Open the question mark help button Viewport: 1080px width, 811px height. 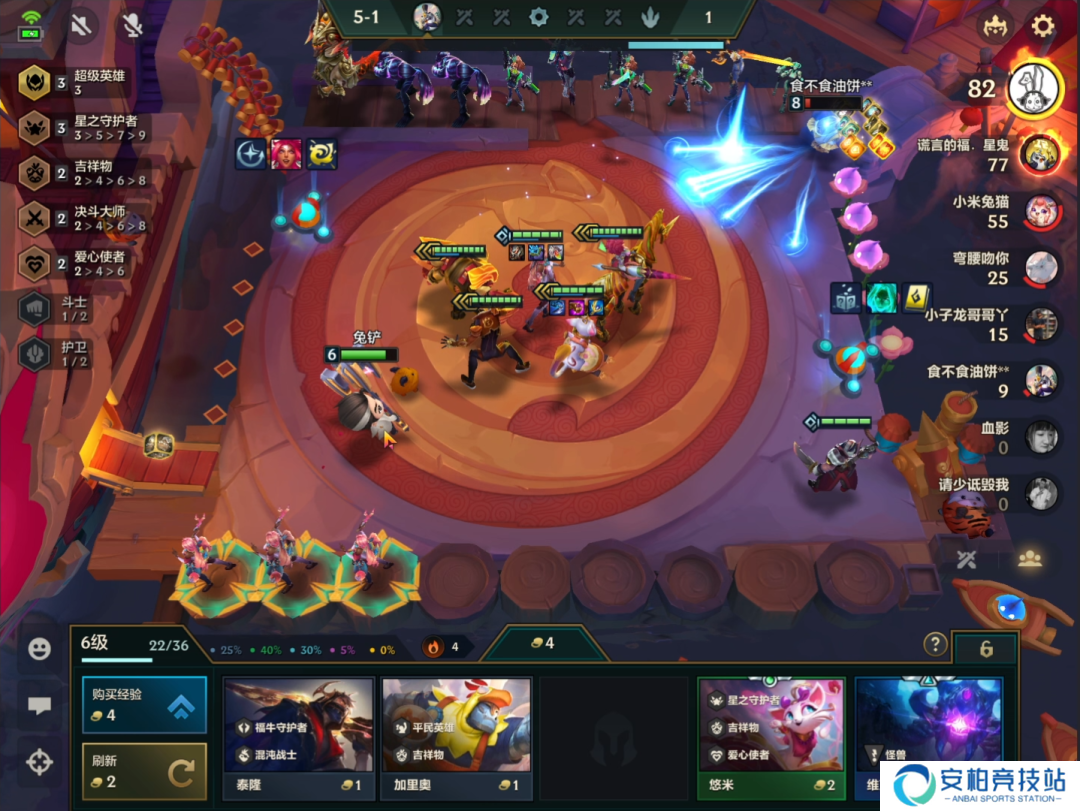coord(935,644)
